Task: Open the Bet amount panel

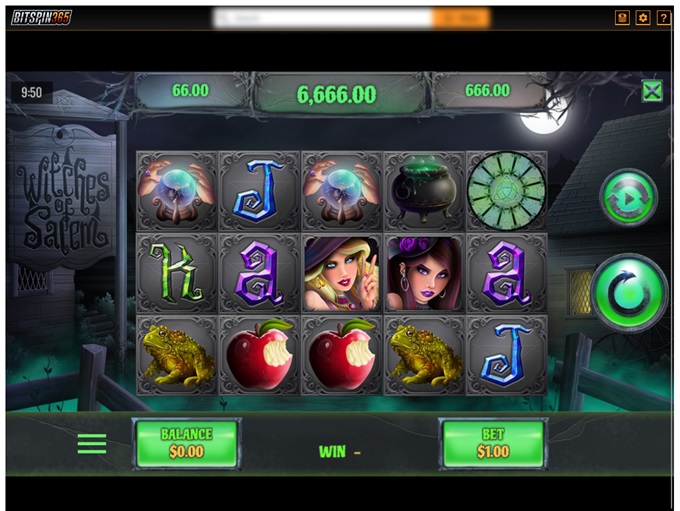Action: point(493,443)
